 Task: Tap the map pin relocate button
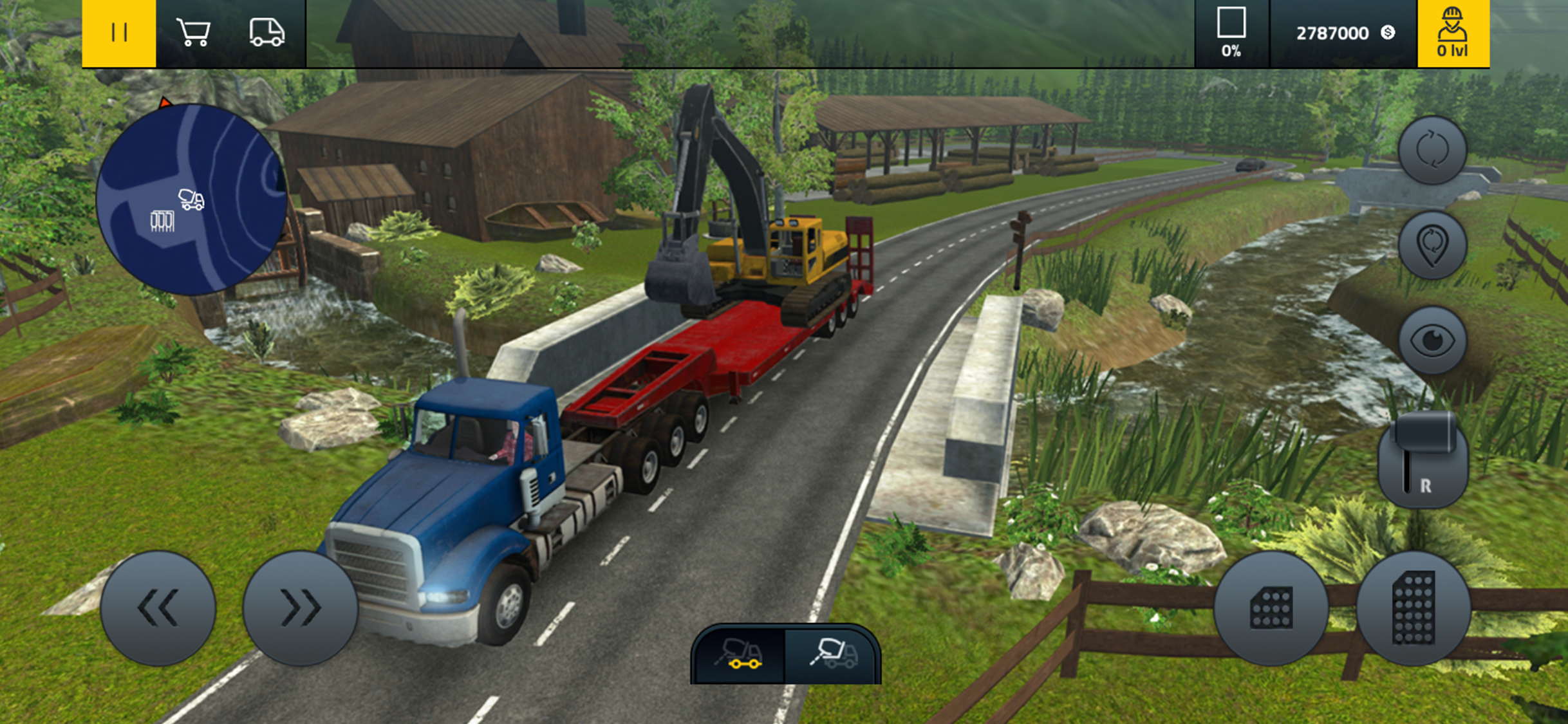1432,245
